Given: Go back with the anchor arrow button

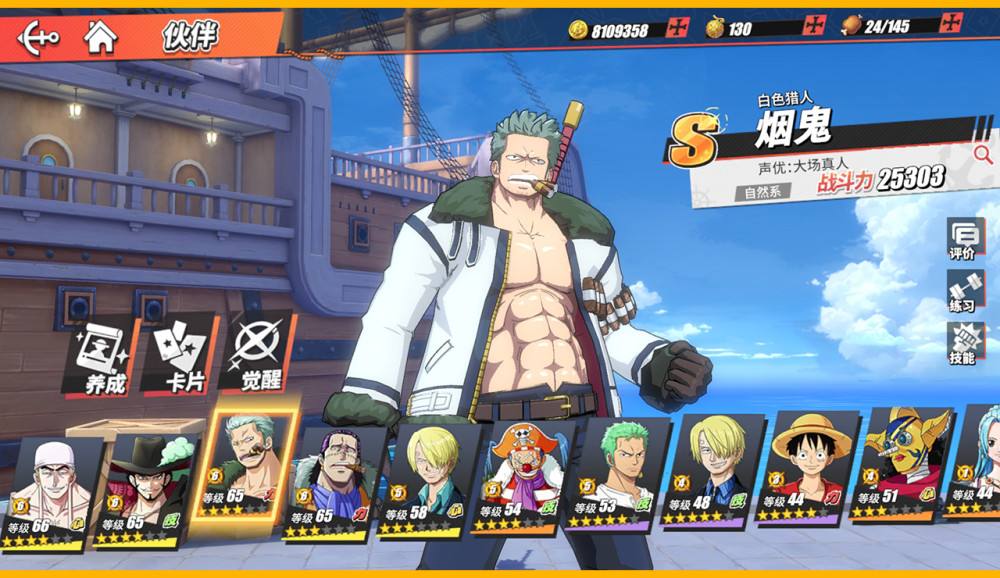Looking at the screenshot, I should pos(38,38).
